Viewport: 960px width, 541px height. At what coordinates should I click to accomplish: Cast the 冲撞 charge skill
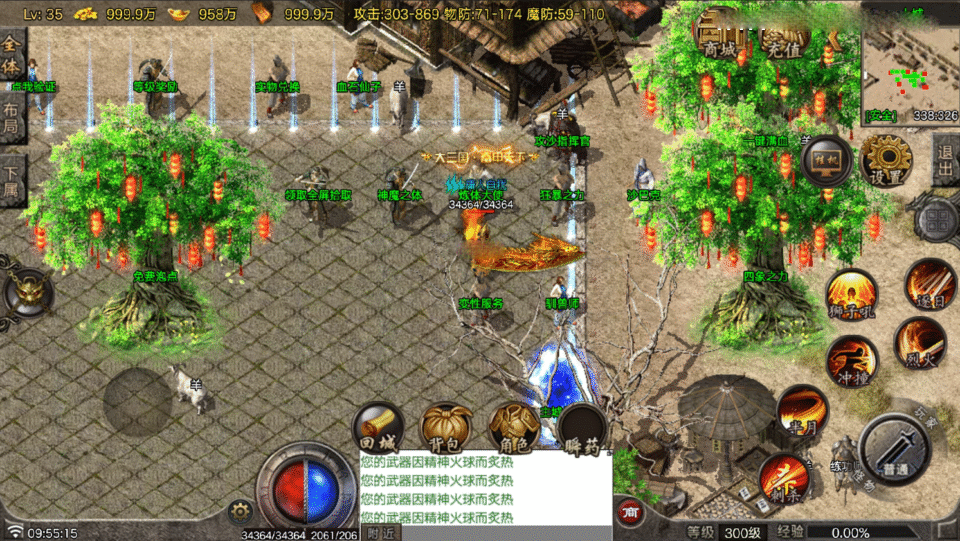[851, 361]
